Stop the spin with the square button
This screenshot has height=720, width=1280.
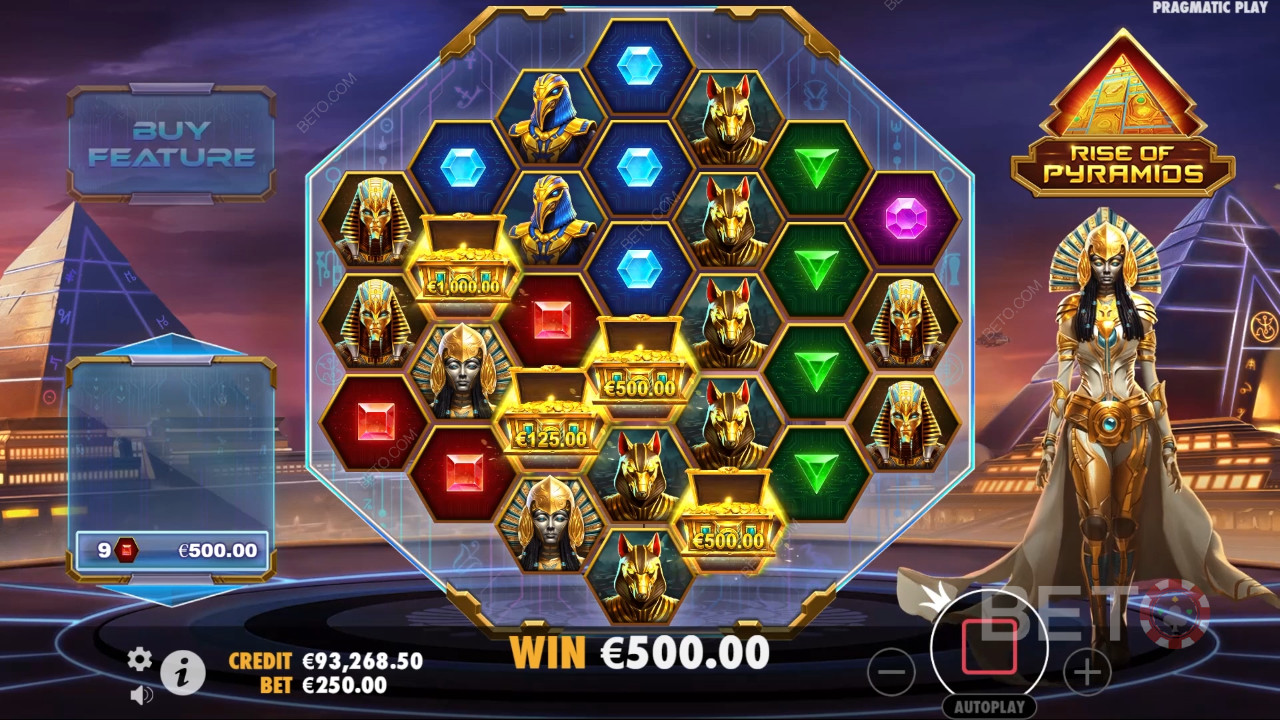[x=989, y=647]
